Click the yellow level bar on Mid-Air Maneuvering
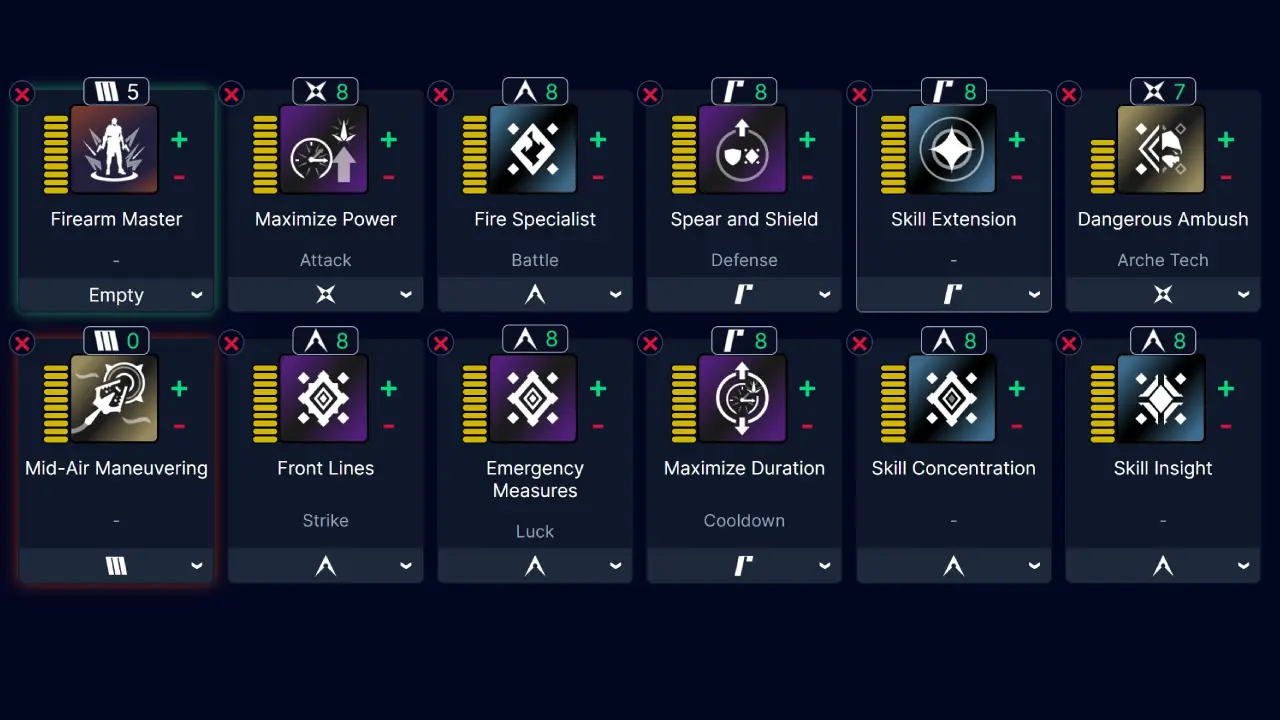 54,399
